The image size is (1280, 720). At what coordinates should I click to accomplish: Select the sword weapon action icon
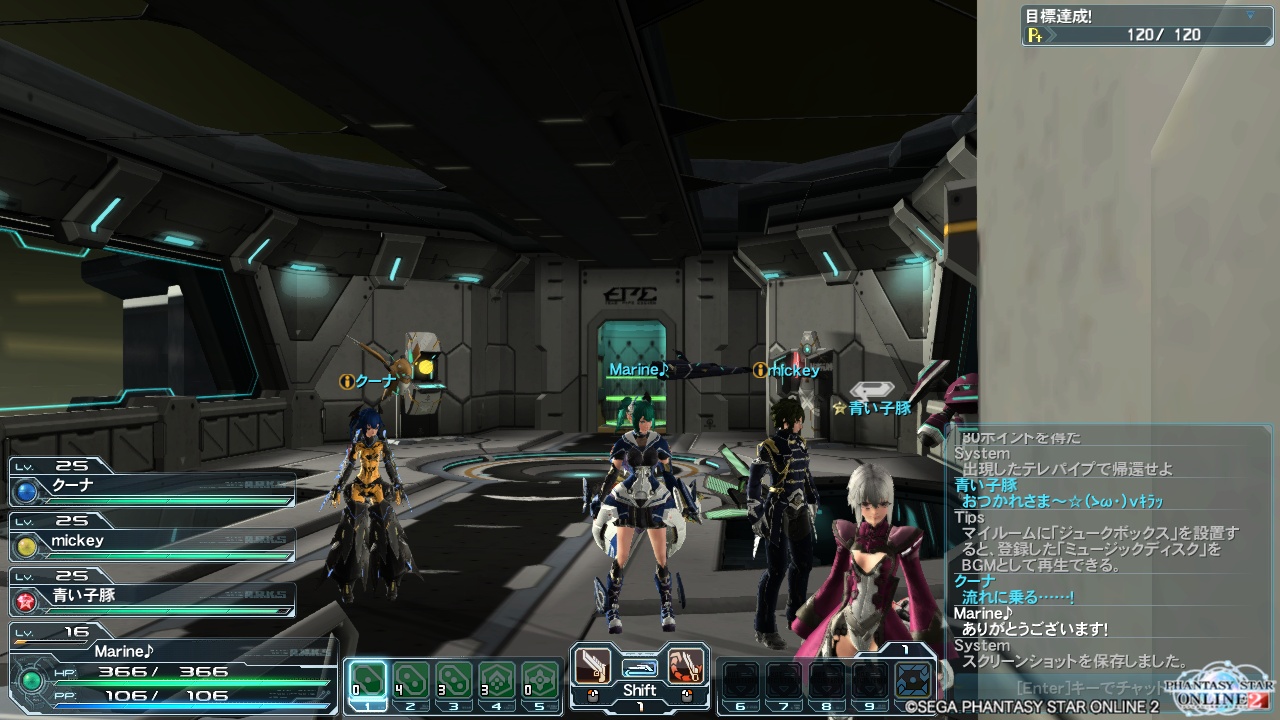tap(593, 666)
